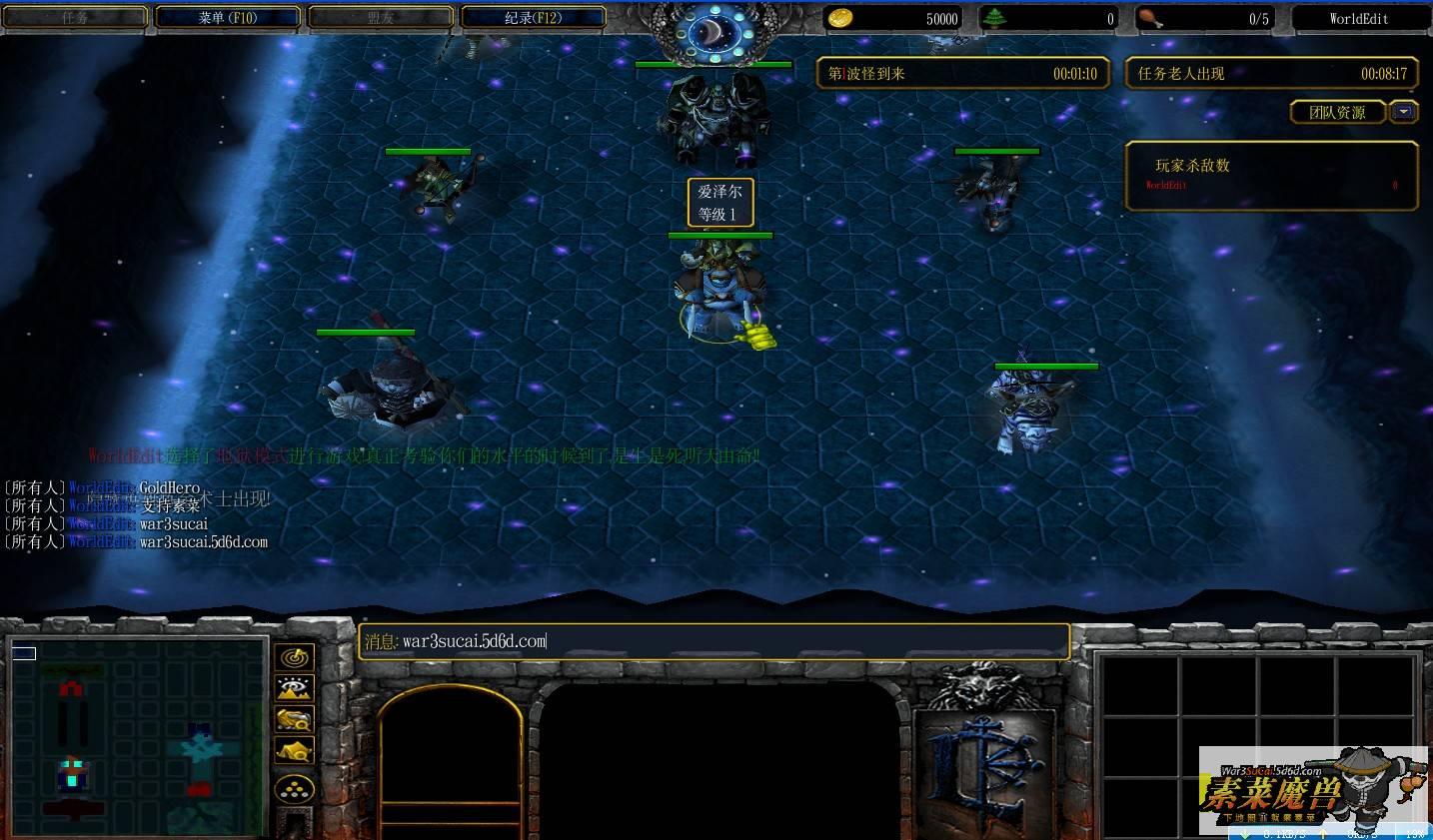Open the 任务 quests button

(x=75, y=18)
